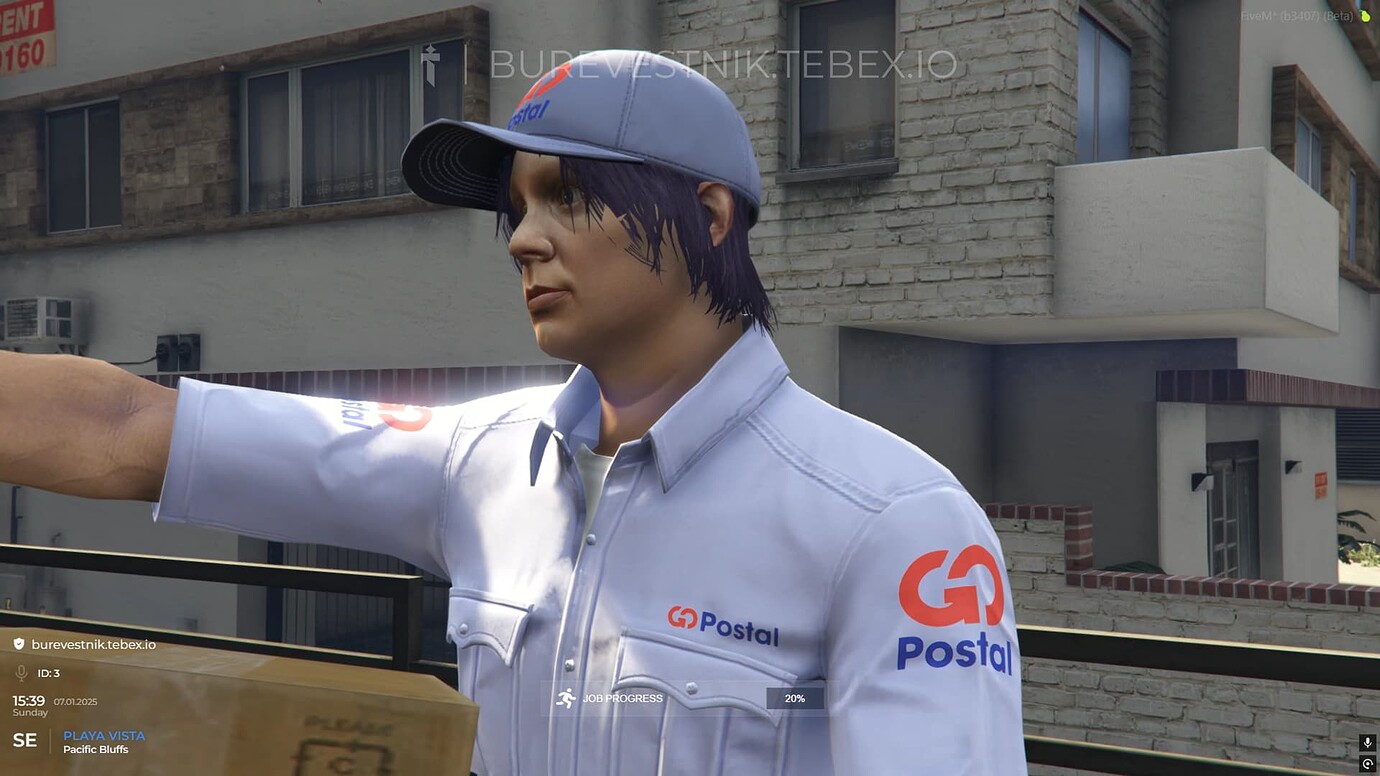Click the 20% job progress bar

point(794,698)
